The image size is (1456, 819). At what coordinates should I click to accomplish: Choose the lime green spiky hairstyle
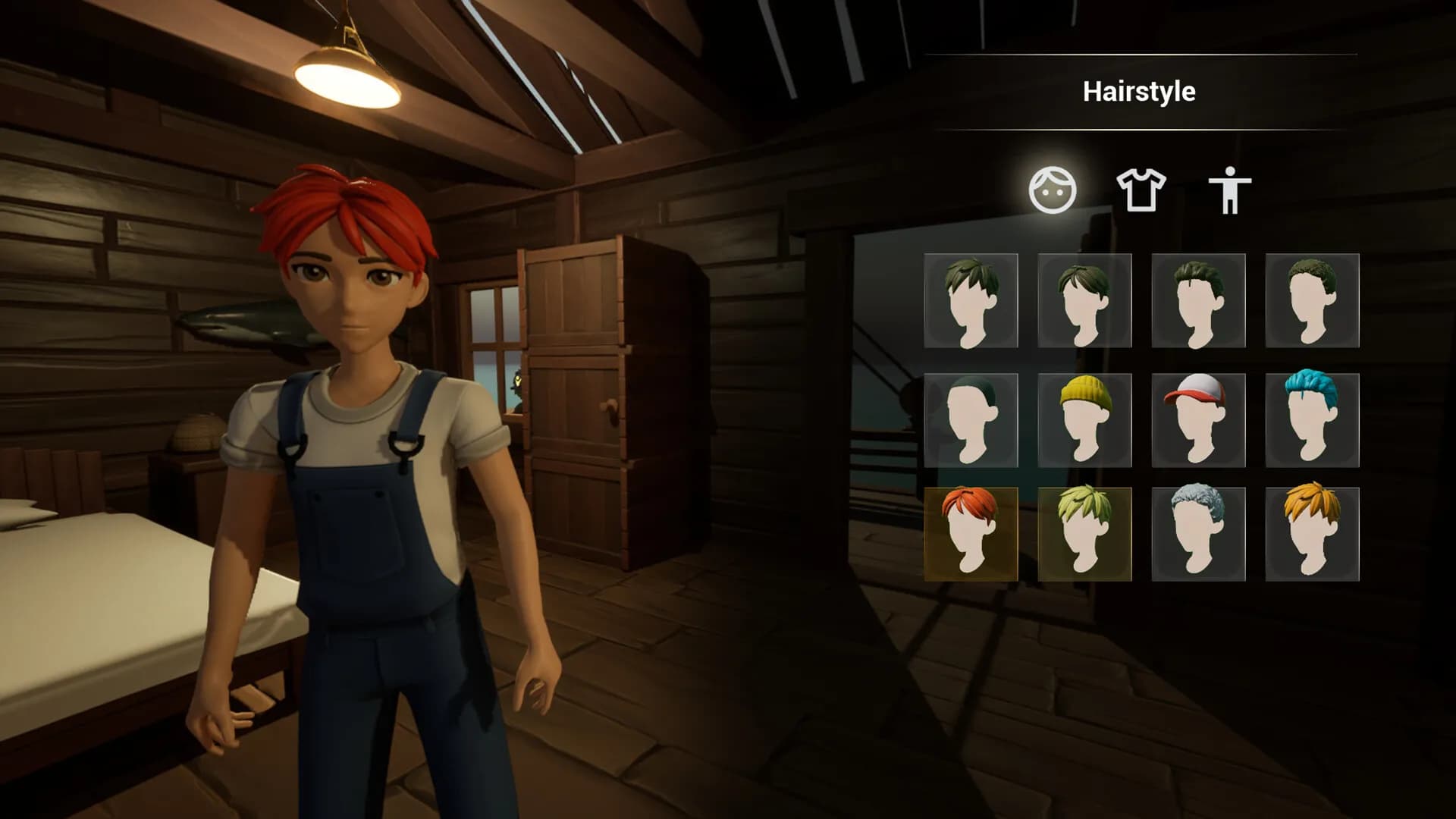(1084, 534)
